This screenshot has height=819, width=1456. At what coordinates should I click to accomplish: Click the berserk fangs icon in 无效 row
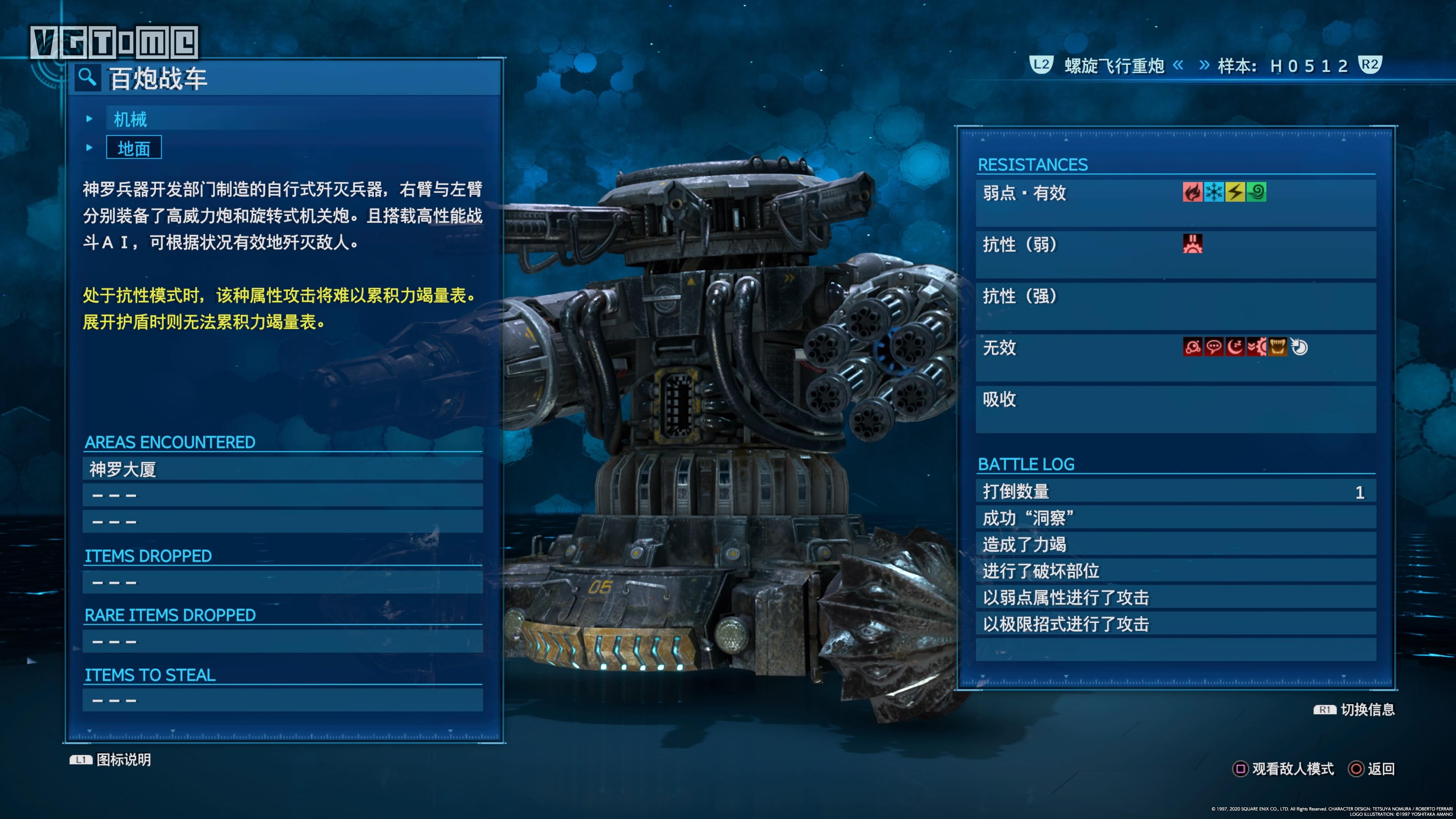1277,347
